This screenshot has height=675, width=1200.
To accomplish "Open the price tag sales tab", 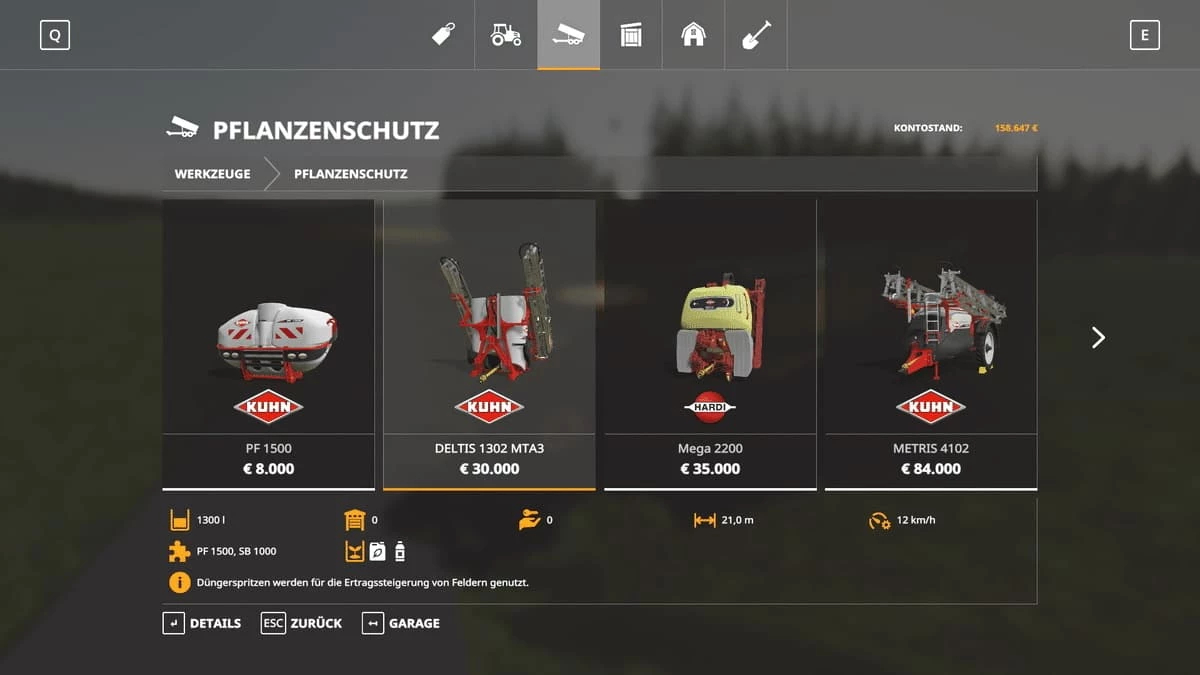I will click(443, 35).
